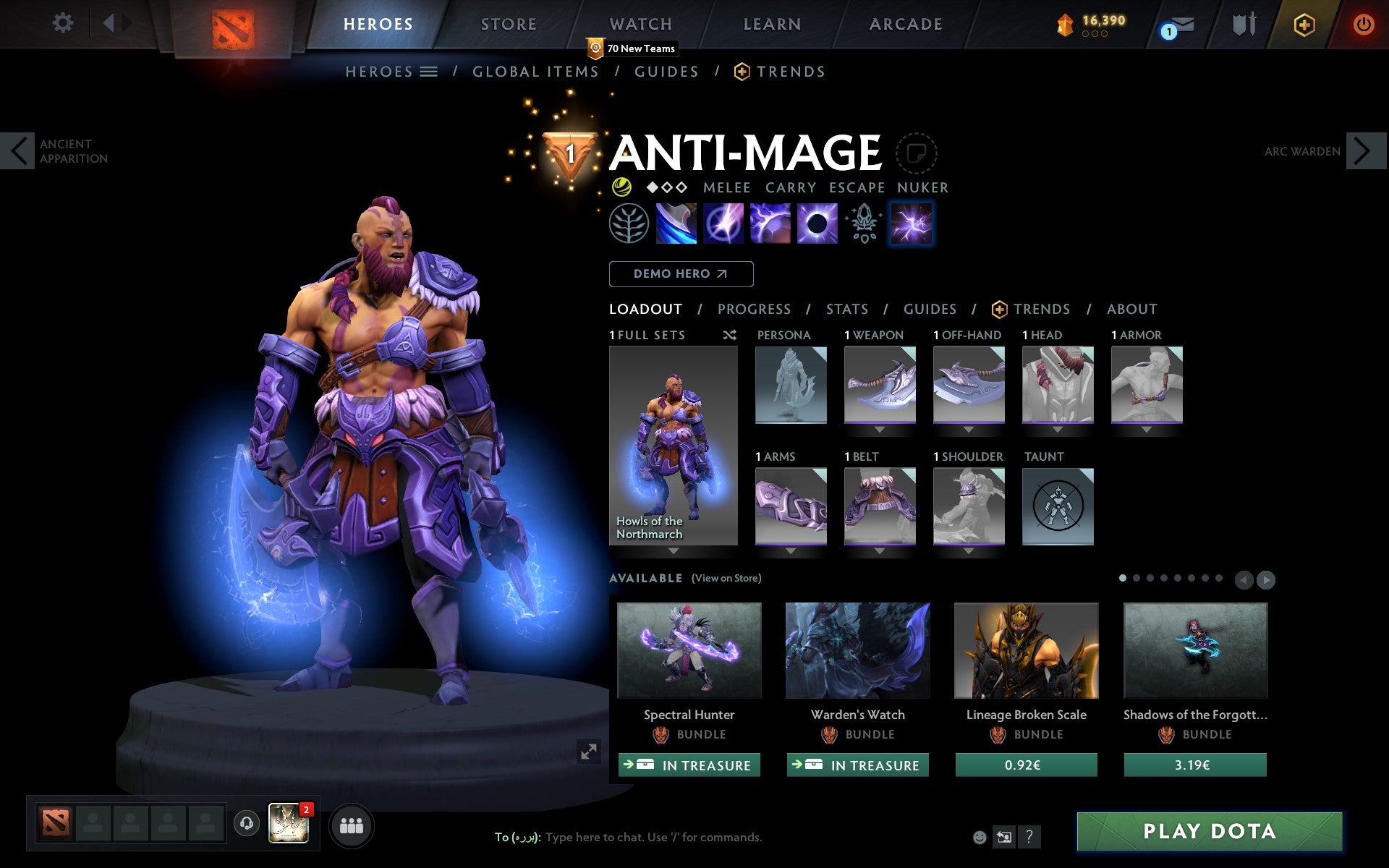
Task: Click the Demo Hero button
Action: 681,273
